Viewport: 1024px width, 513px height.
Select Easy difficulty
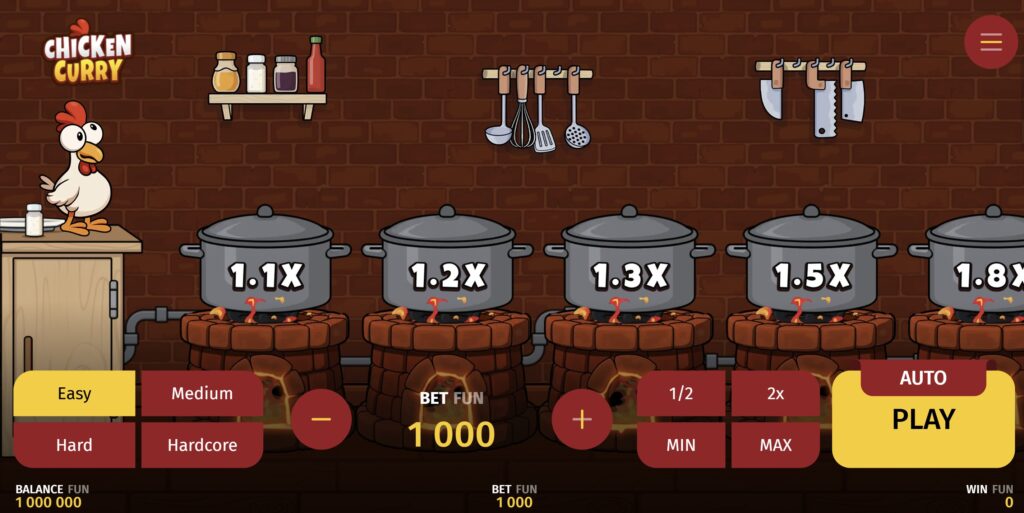74,393
